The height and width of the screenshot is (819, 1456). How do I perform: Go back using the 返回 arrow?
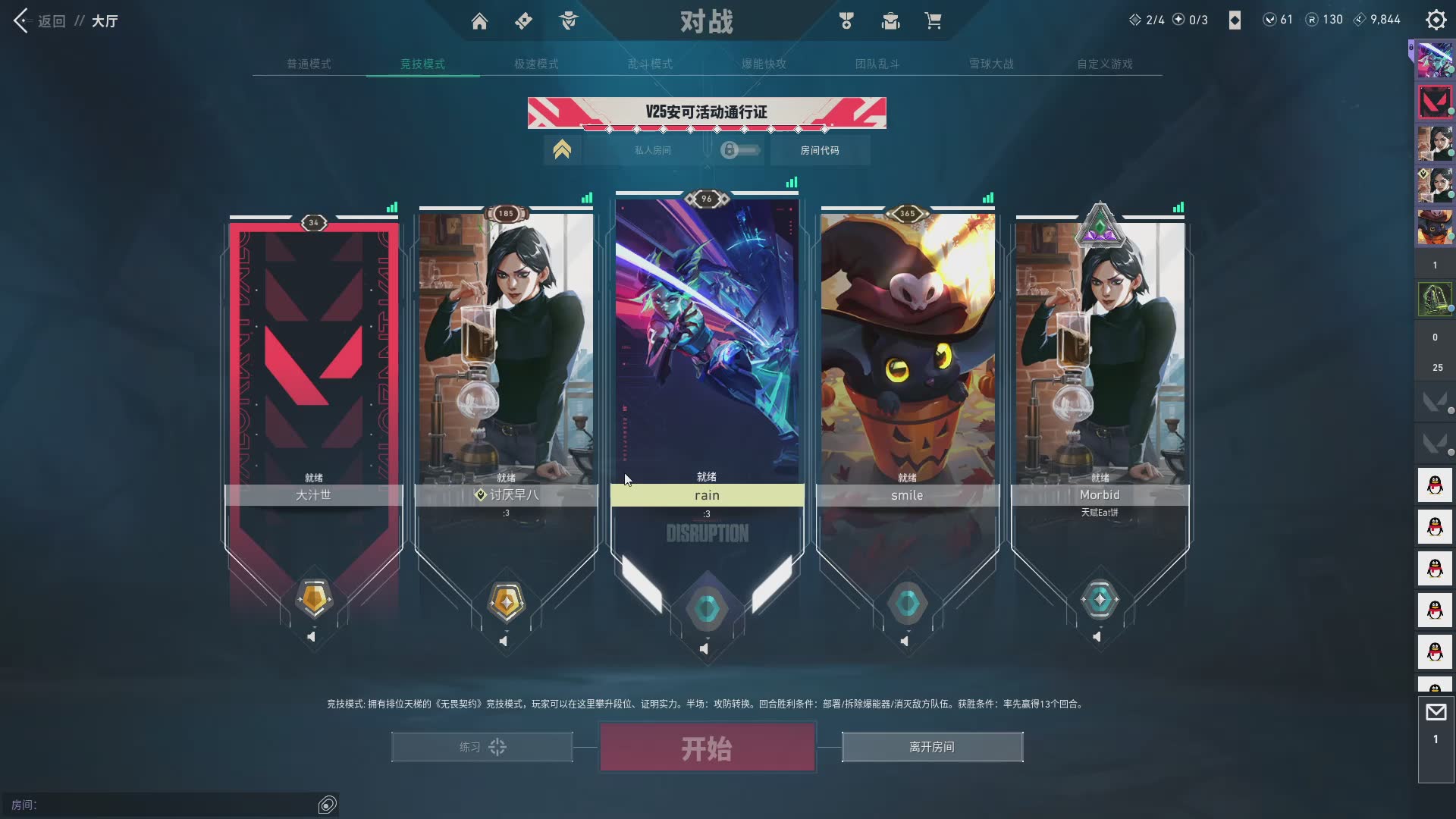(x=21, y=21)
